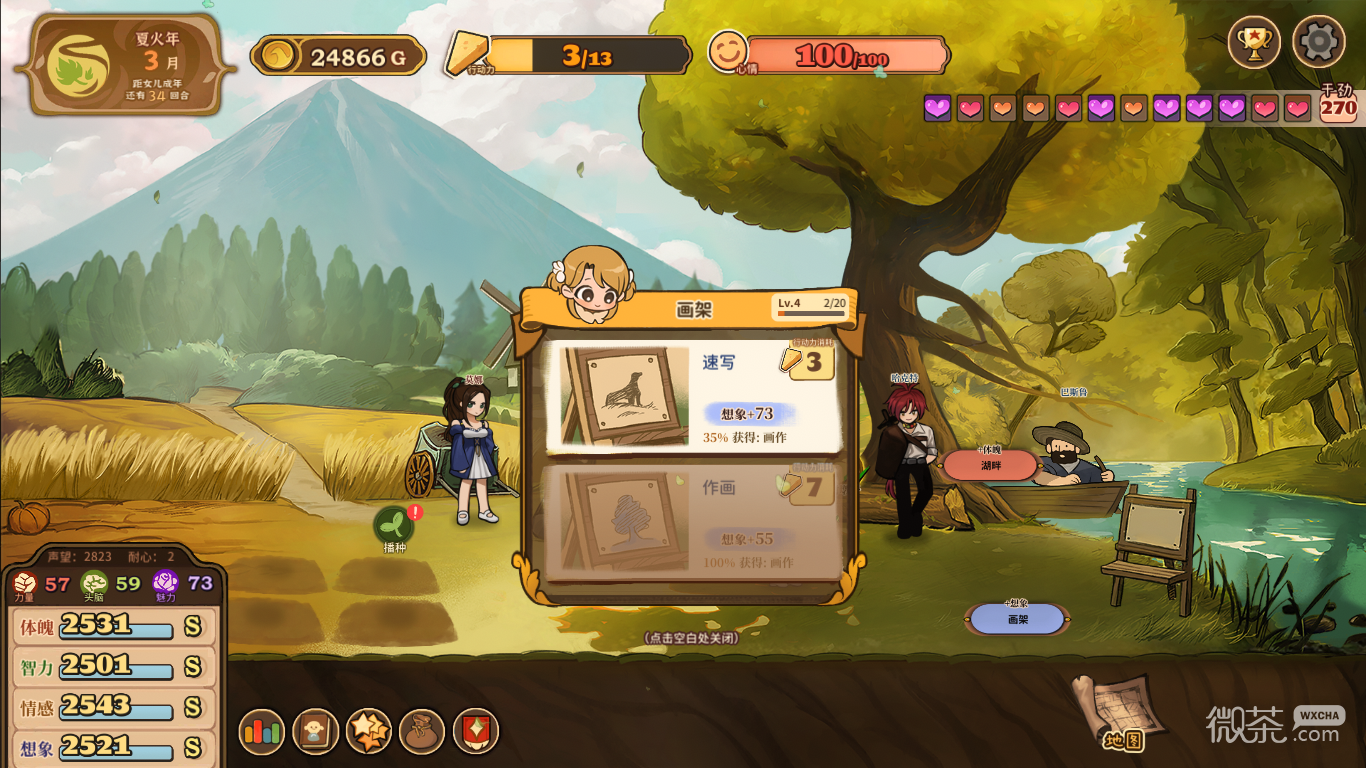
Task: Select the 作画 painting activity card
Action: tap(692, 521)
